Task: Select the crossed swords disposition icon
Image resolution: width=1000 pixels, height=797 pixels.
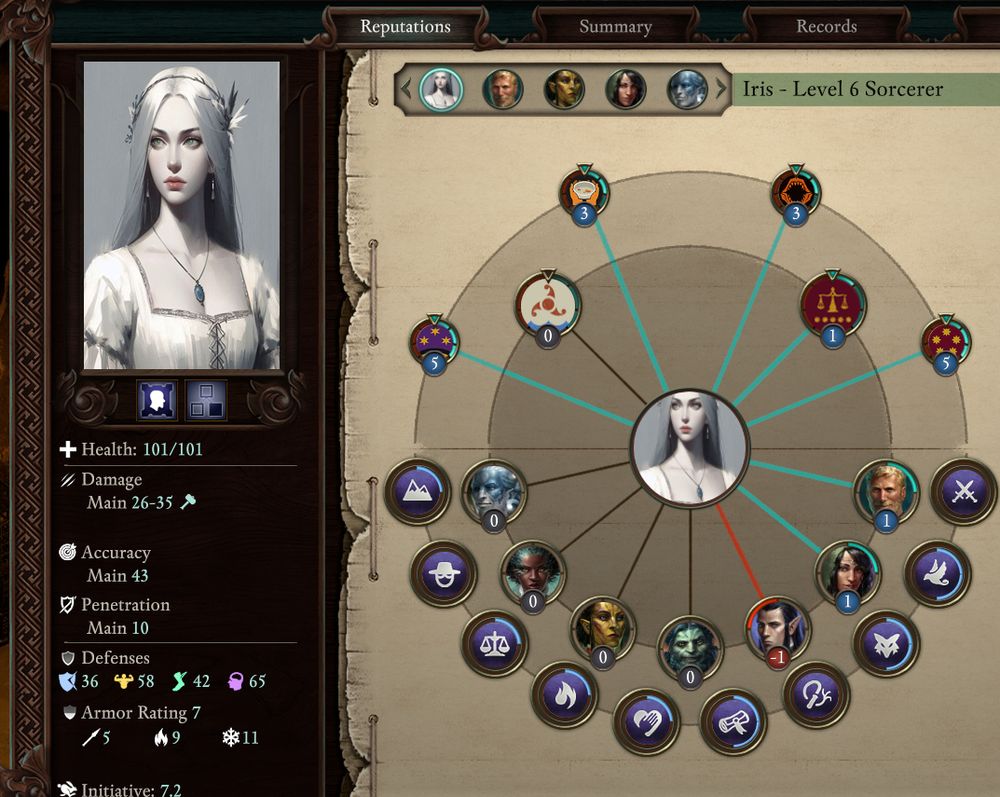Action: point(964,492)
